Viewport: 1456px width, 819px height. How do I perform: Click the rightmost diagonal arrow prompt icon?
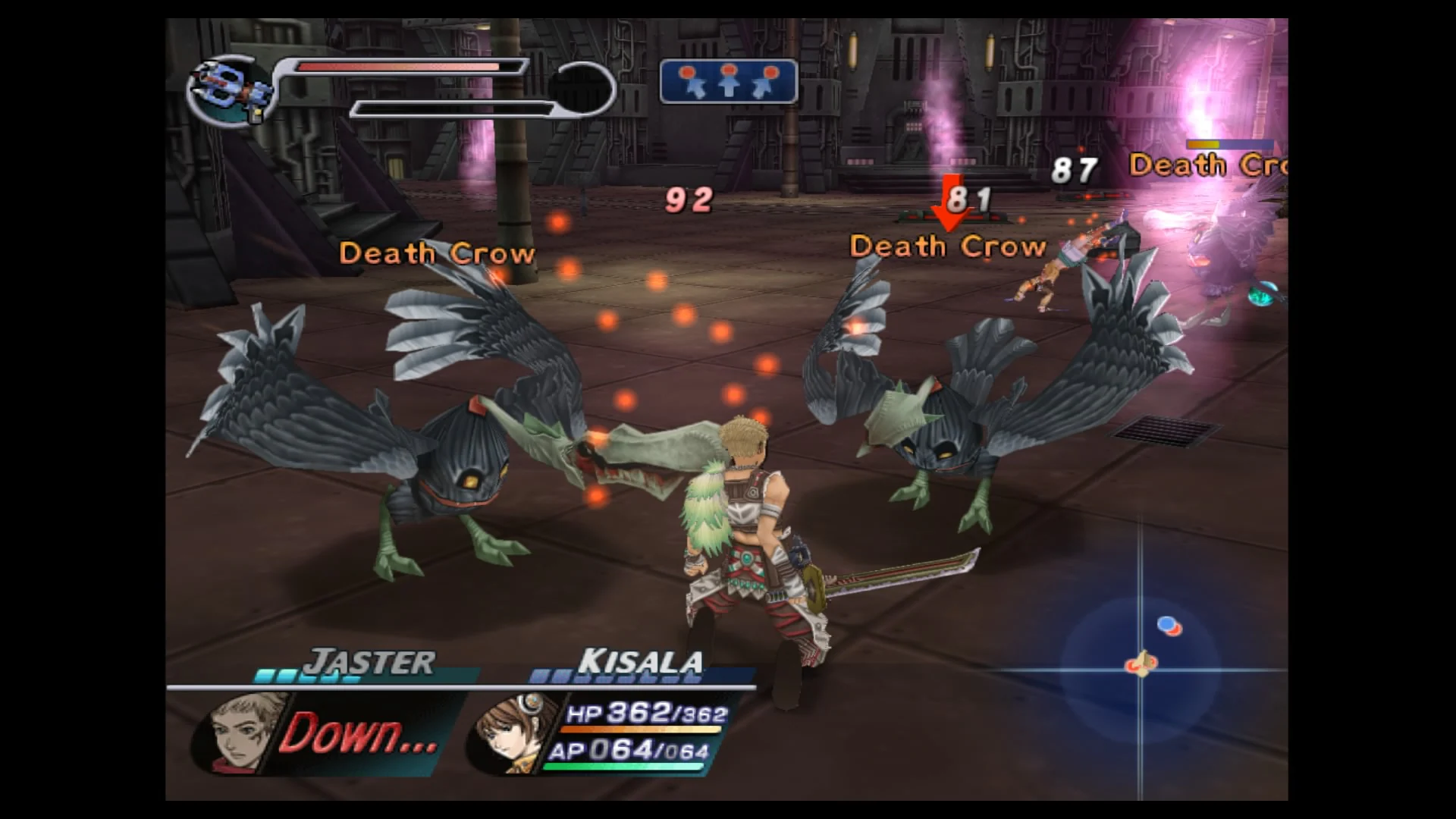click(766, 80)
